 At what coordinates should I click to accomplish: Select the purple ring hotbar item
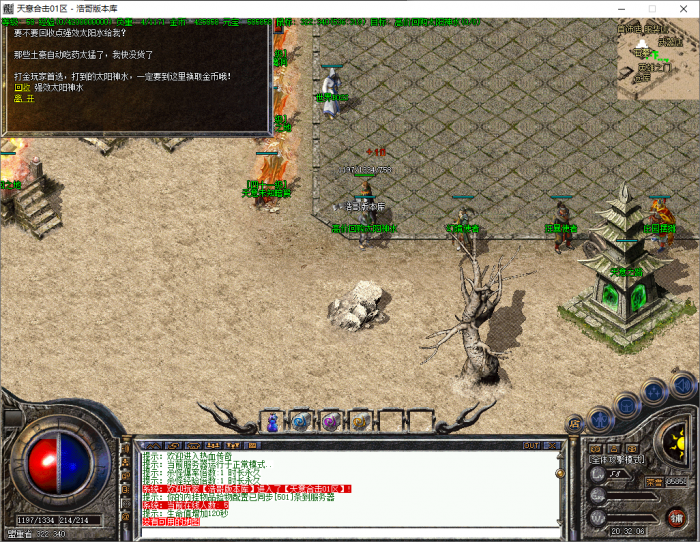coord(329,422)
